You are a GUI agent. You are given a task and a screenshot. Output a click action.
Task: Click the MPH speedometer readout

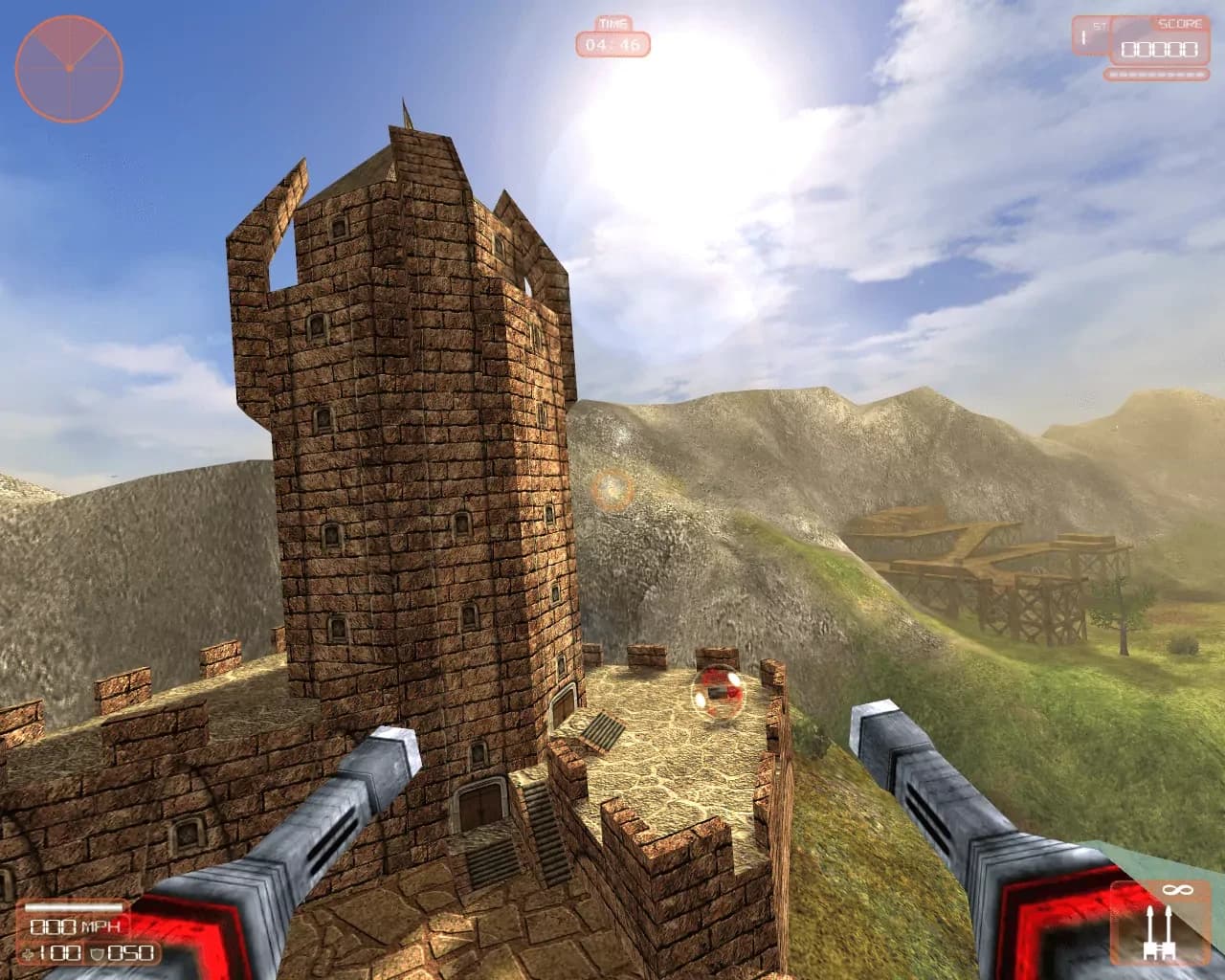[x=77, y=927]
